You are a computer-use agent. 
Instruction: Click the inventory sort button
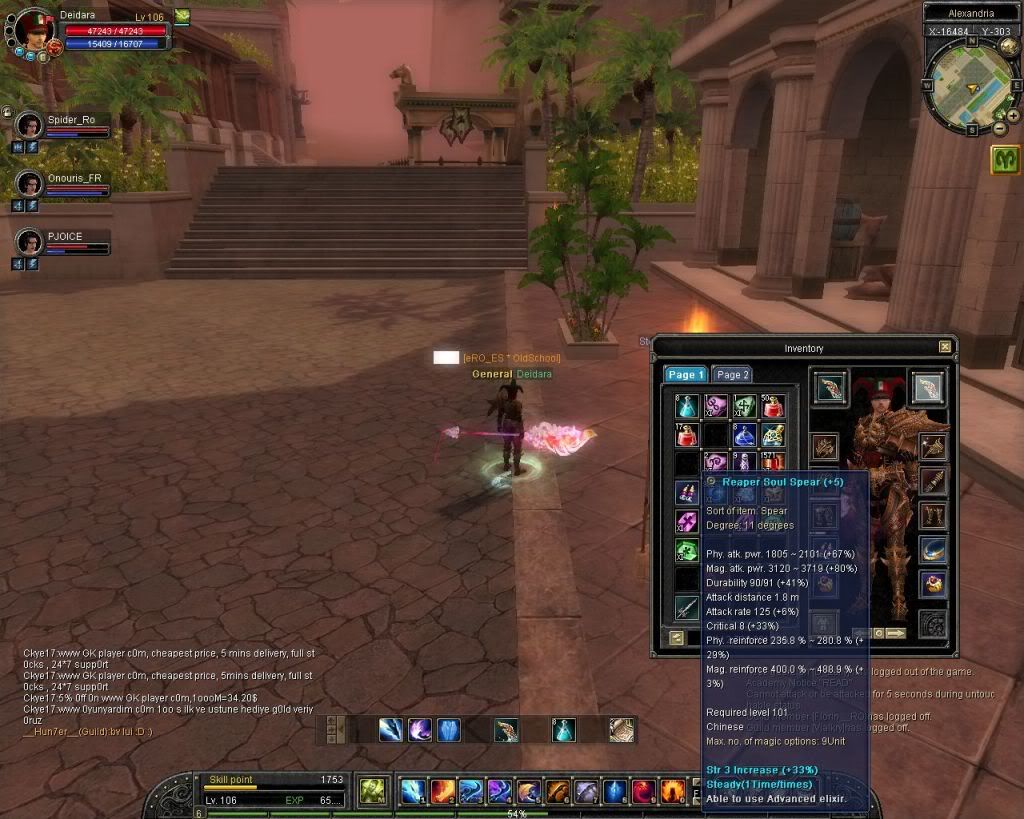click(x=676, y=637)
